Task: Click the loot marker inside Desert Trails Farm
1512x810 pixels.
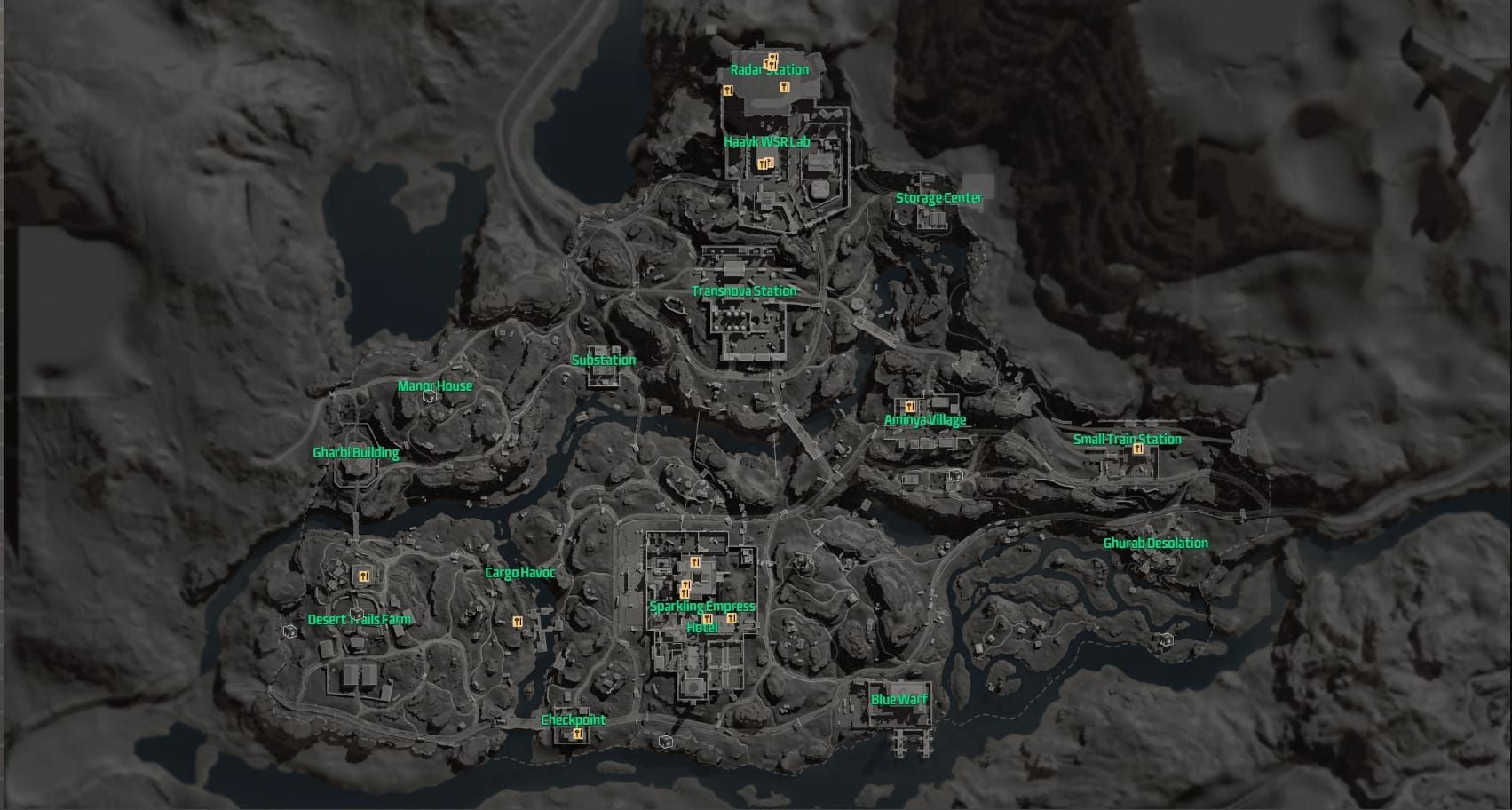Action: pyautogui.click(x=364, y=575)
